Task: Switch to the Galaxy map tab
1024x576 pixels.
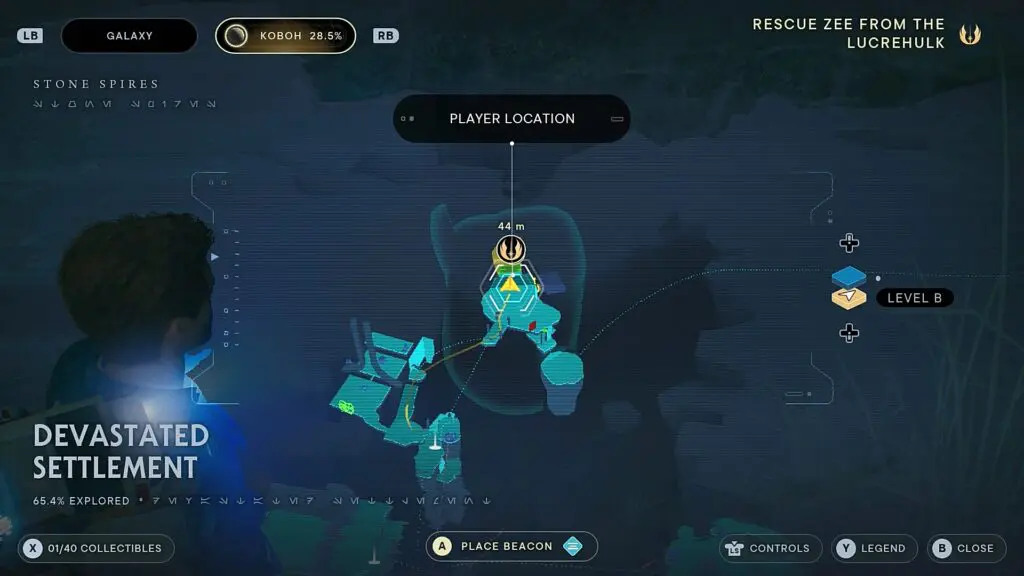Action: click(129, 36)
